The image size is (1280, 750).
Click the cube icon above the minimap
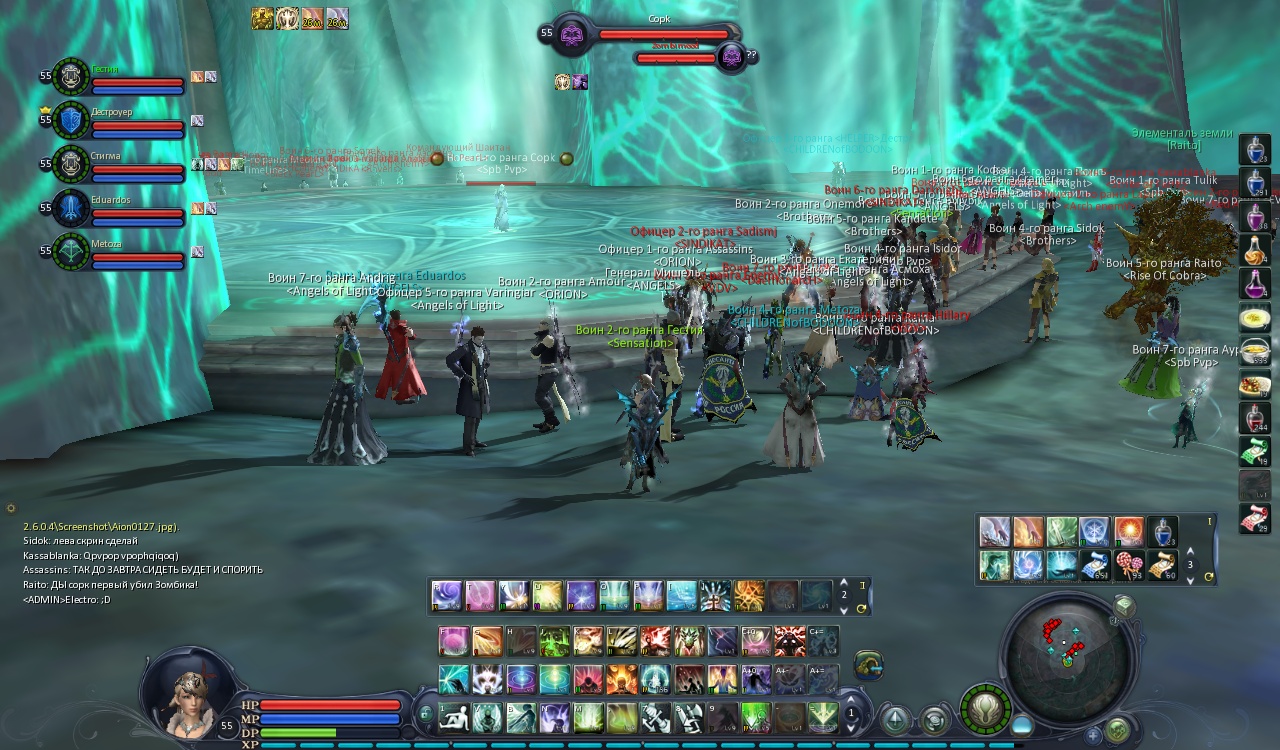[x=1124, y=607]
